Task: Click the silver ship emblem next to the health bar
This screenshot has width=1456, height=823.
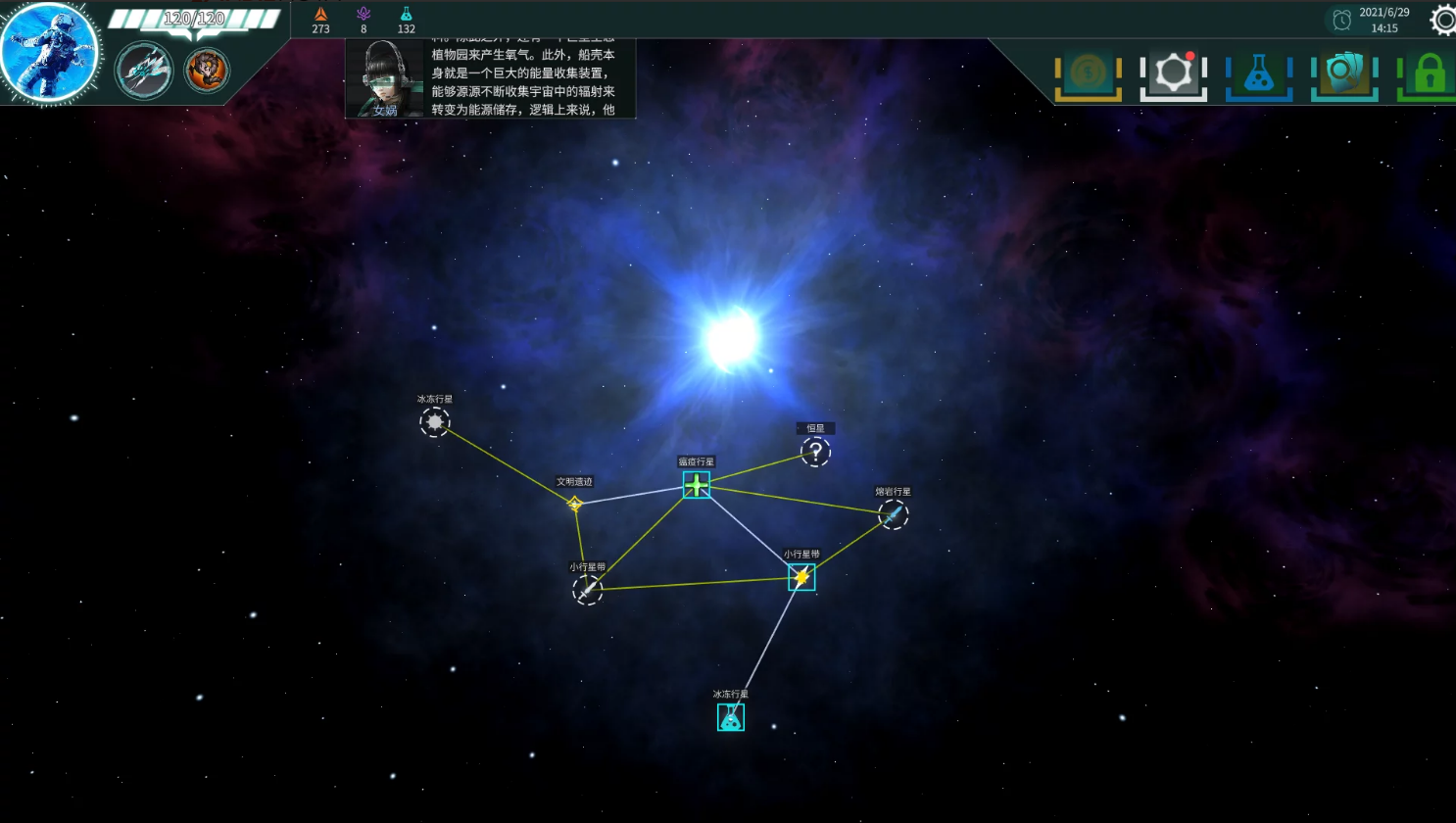Action: point(144,70)
